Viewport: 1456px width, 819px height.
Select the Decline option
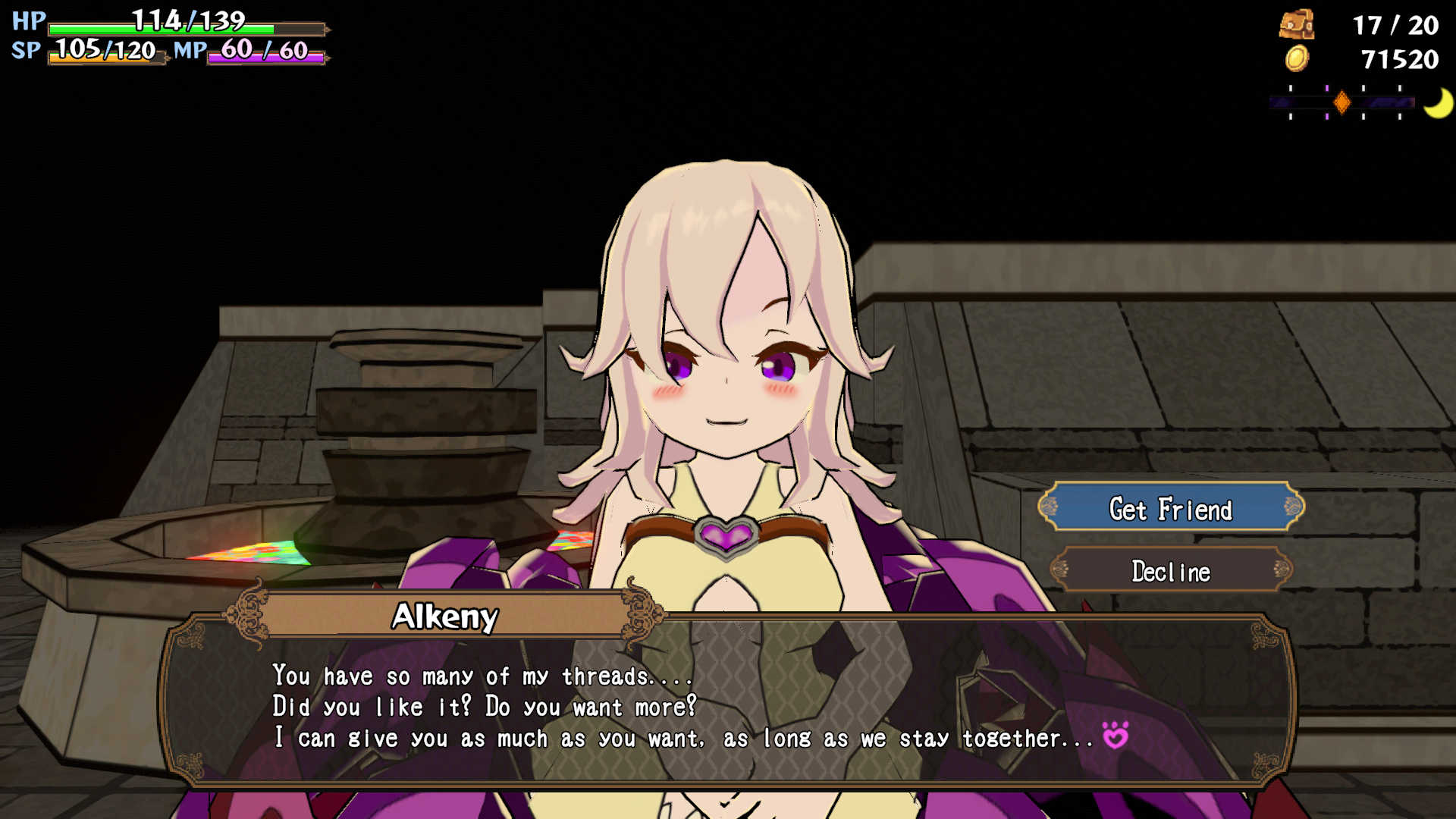coord(1171,570)
